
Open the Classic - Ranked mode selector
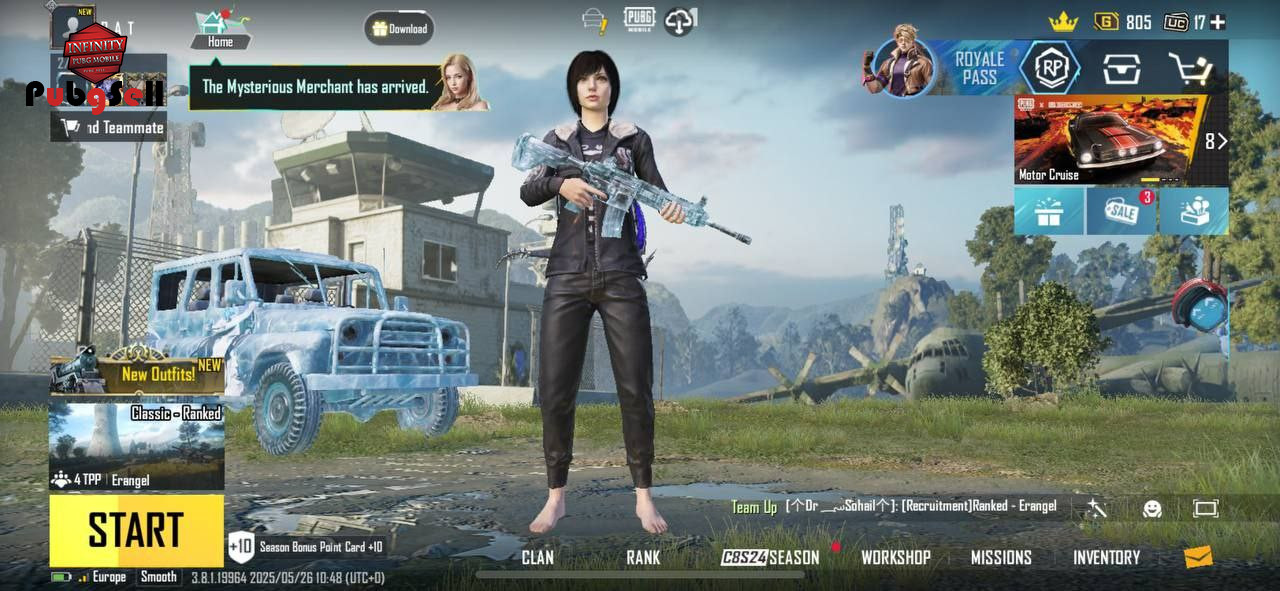136,446
